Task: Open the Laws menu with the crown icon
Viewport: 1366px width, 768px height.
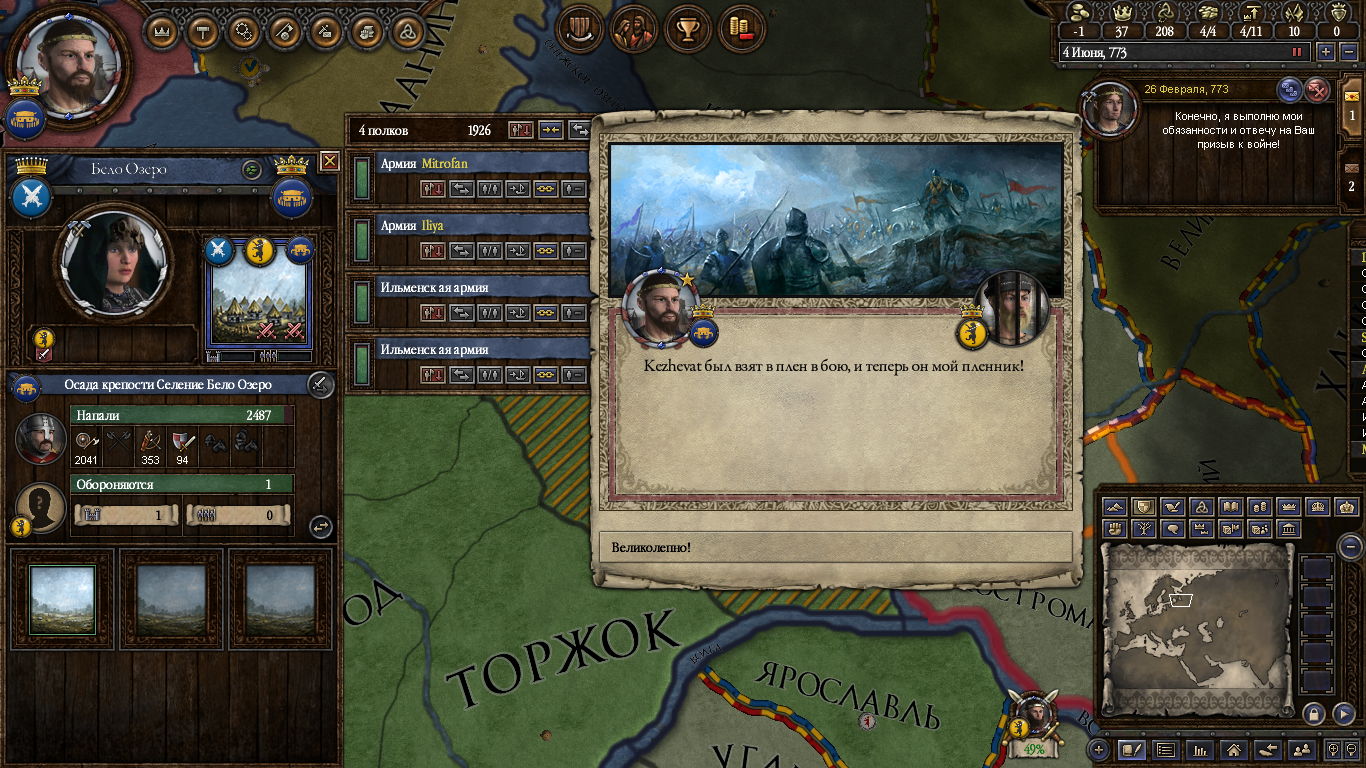Action: pyautogui.click(x=163, y=31)
